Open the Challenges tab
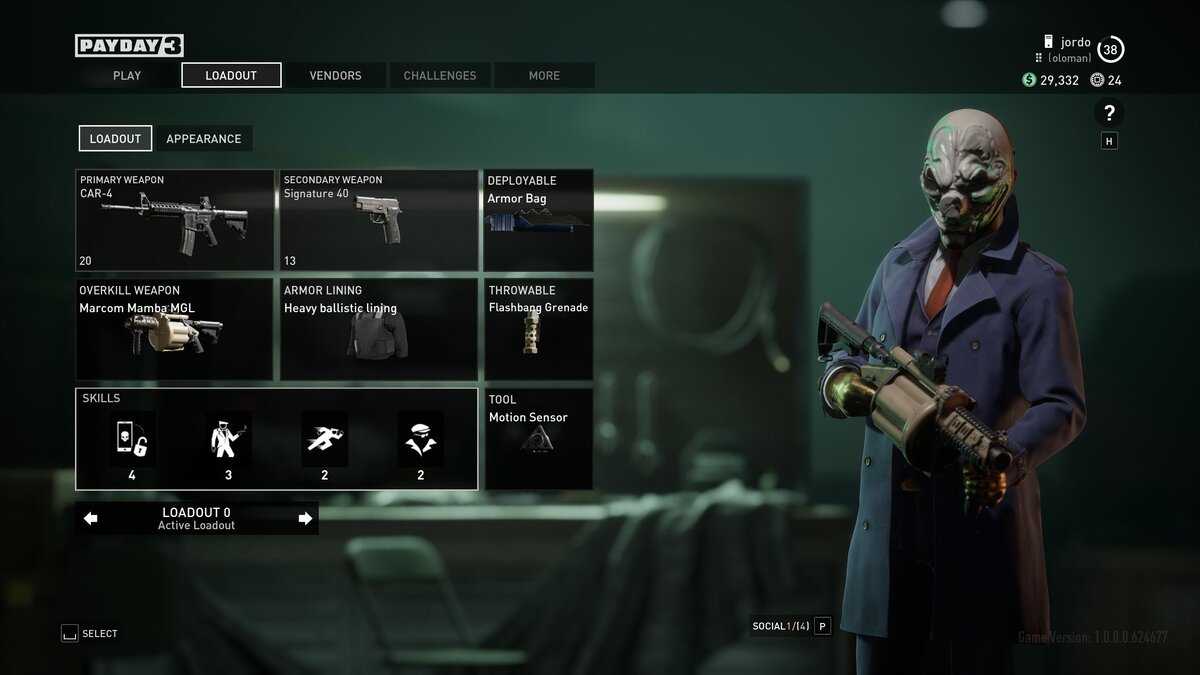The image size is (1200, 675). point(440,75)
